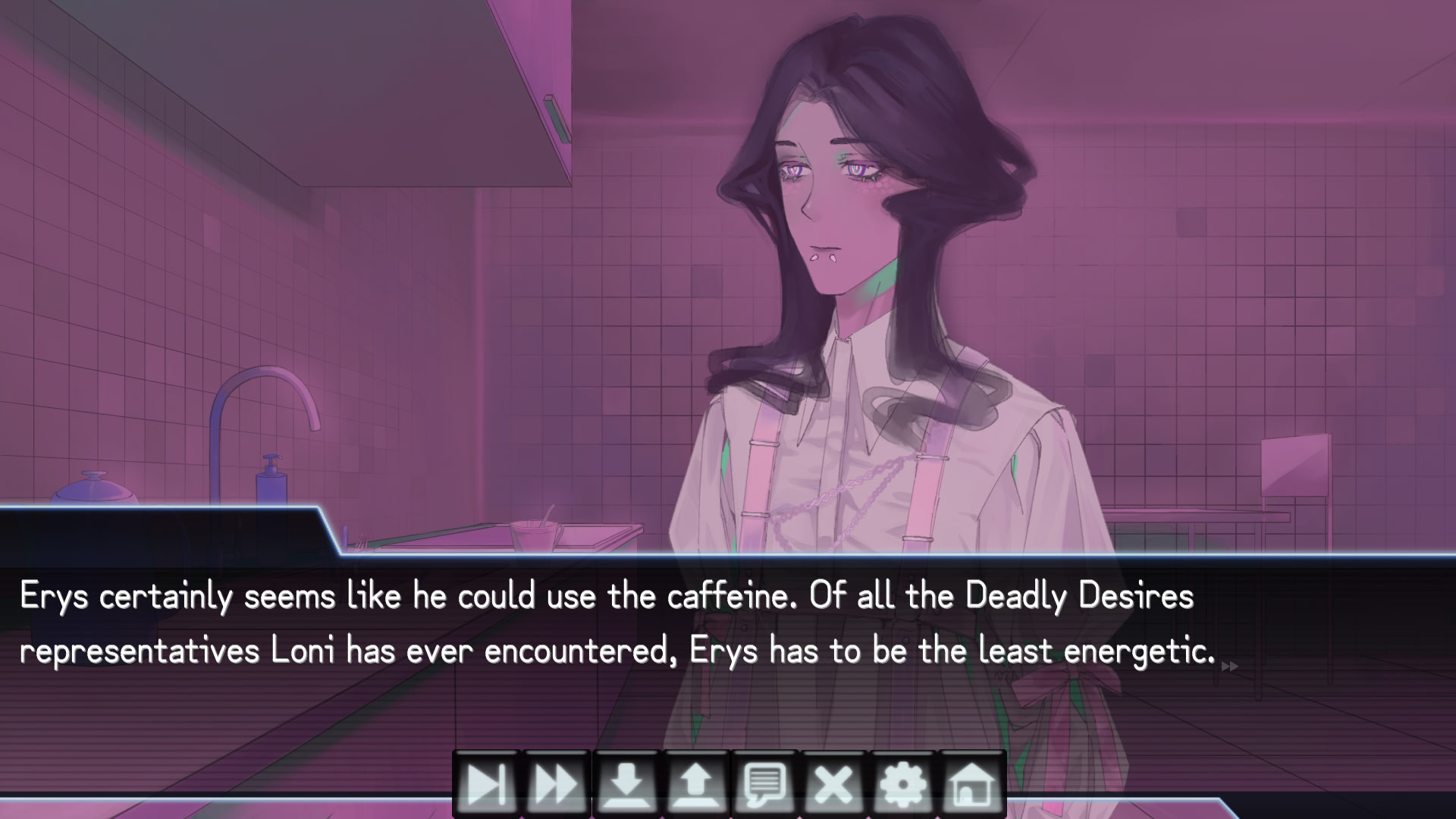The image size is (1456, 819).
Task: Enable fast-forward mode with the double-arrow icon
Action: (x=554, y=785)
